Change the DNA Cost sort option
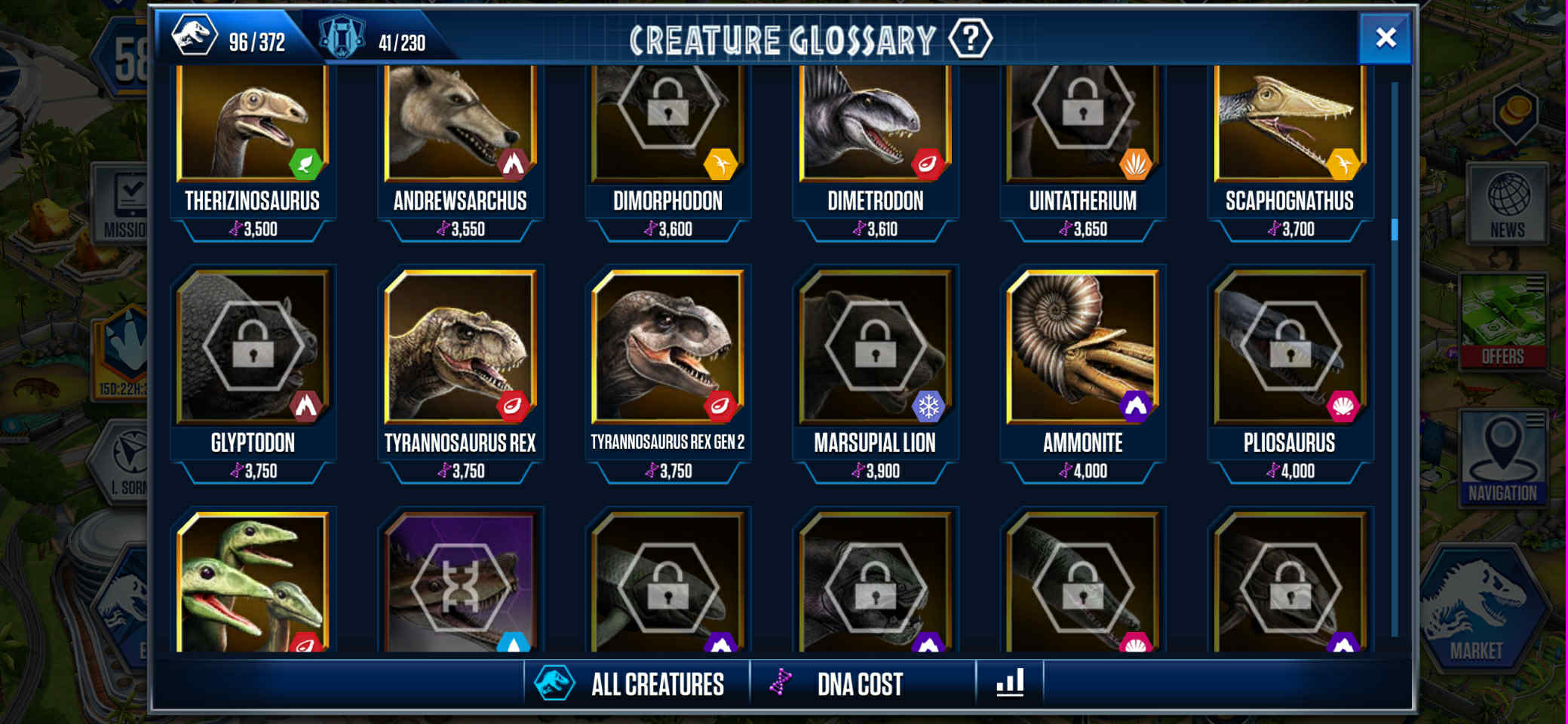The width and height of the screenshot is (1568, 724). click(860, 684)
